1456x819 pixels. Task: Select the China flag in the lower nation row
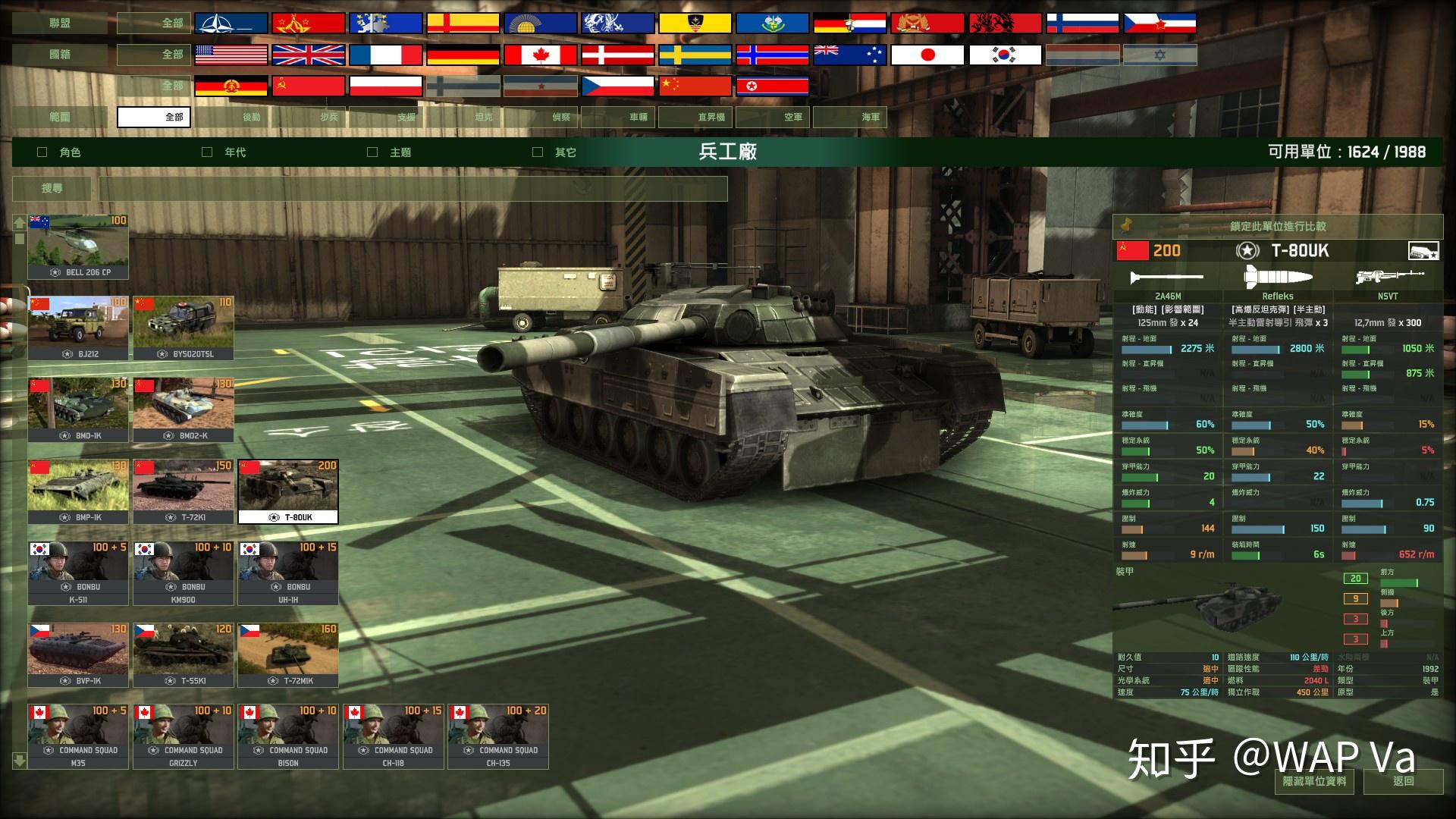(x=696, y=86)
